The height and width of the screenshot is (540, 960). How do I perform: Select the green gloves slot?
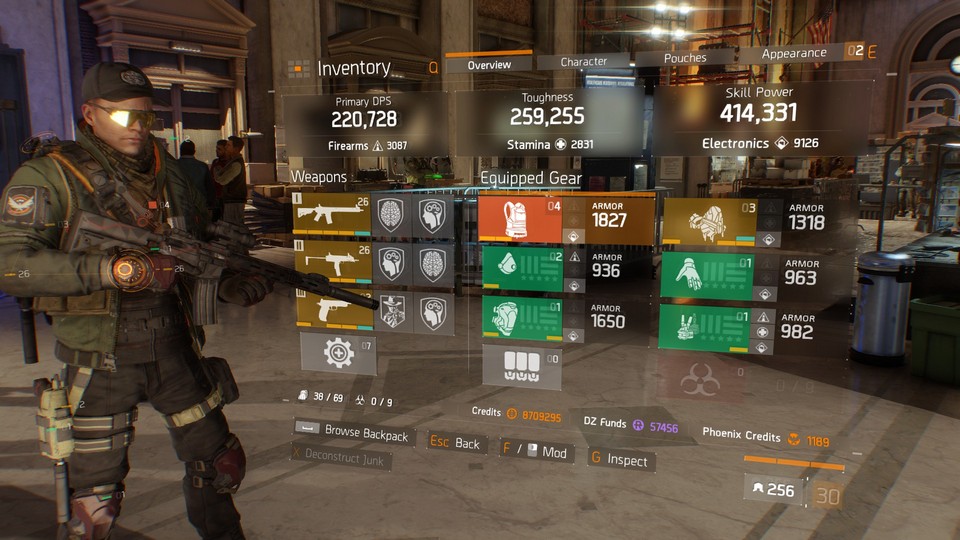coord(708,275)
